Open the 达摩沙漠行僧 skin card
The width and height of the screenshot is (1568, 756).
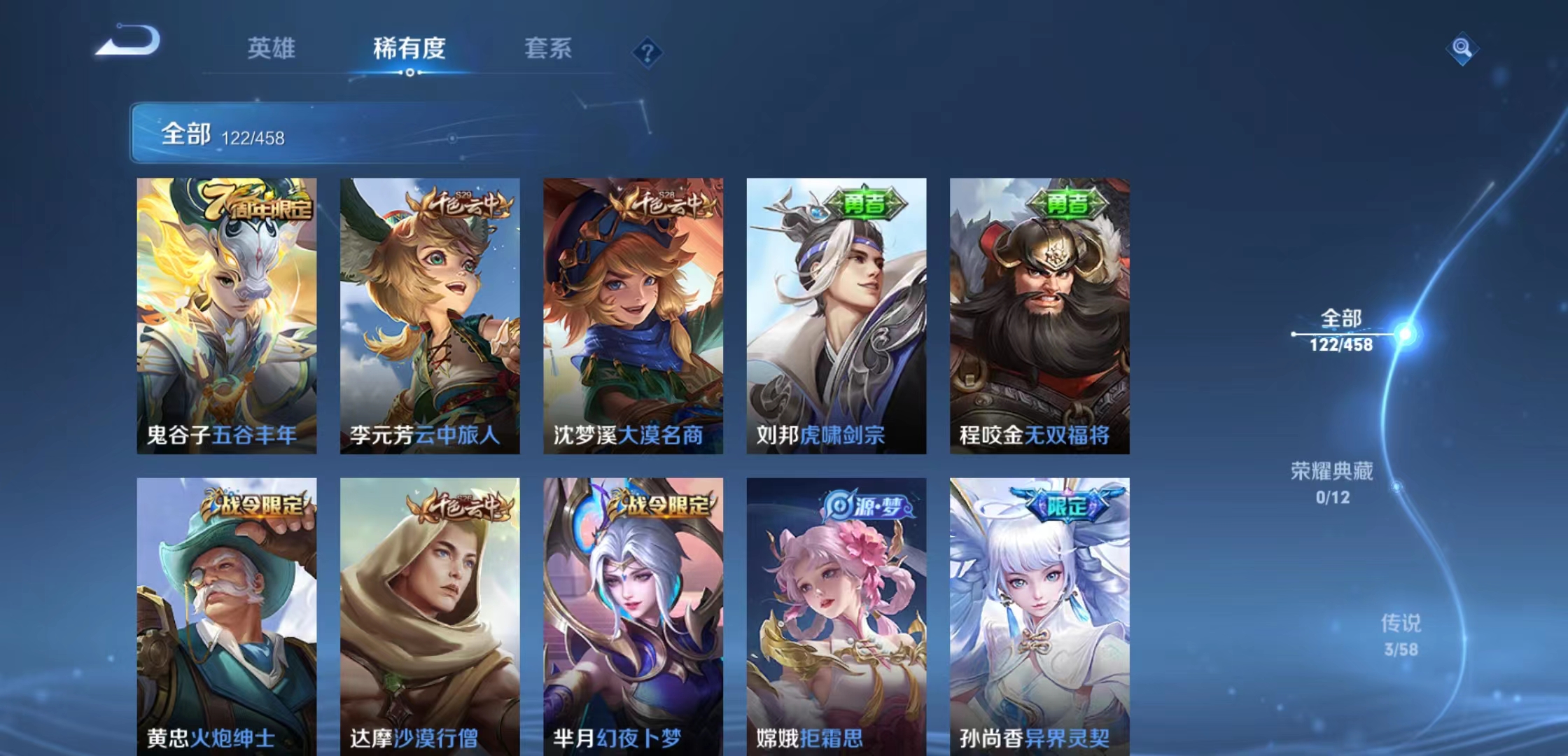429,609
